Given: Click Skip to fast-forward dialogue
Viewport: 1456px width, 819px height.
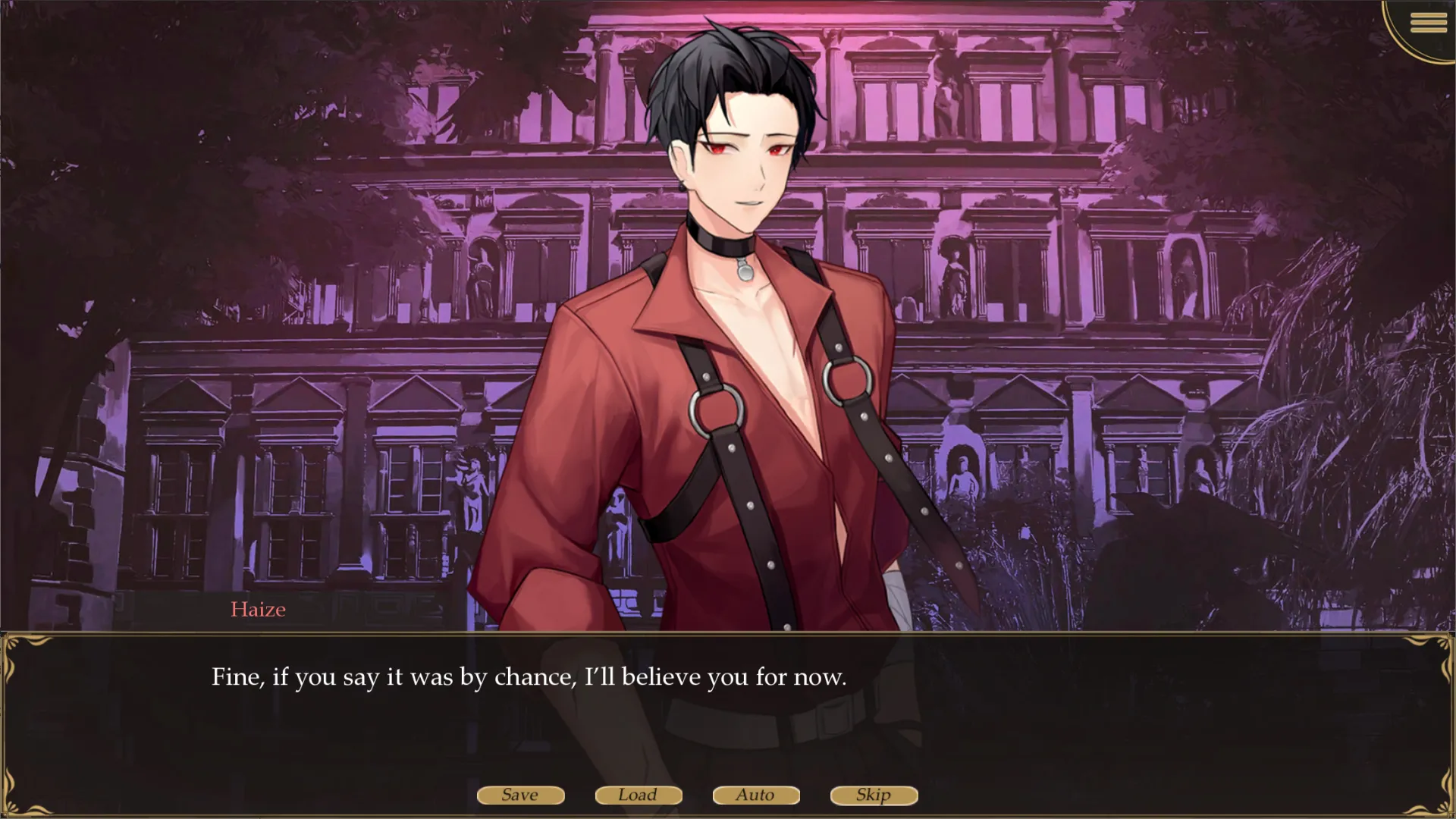Looking at the screenshot, I should tap(873, 795).
